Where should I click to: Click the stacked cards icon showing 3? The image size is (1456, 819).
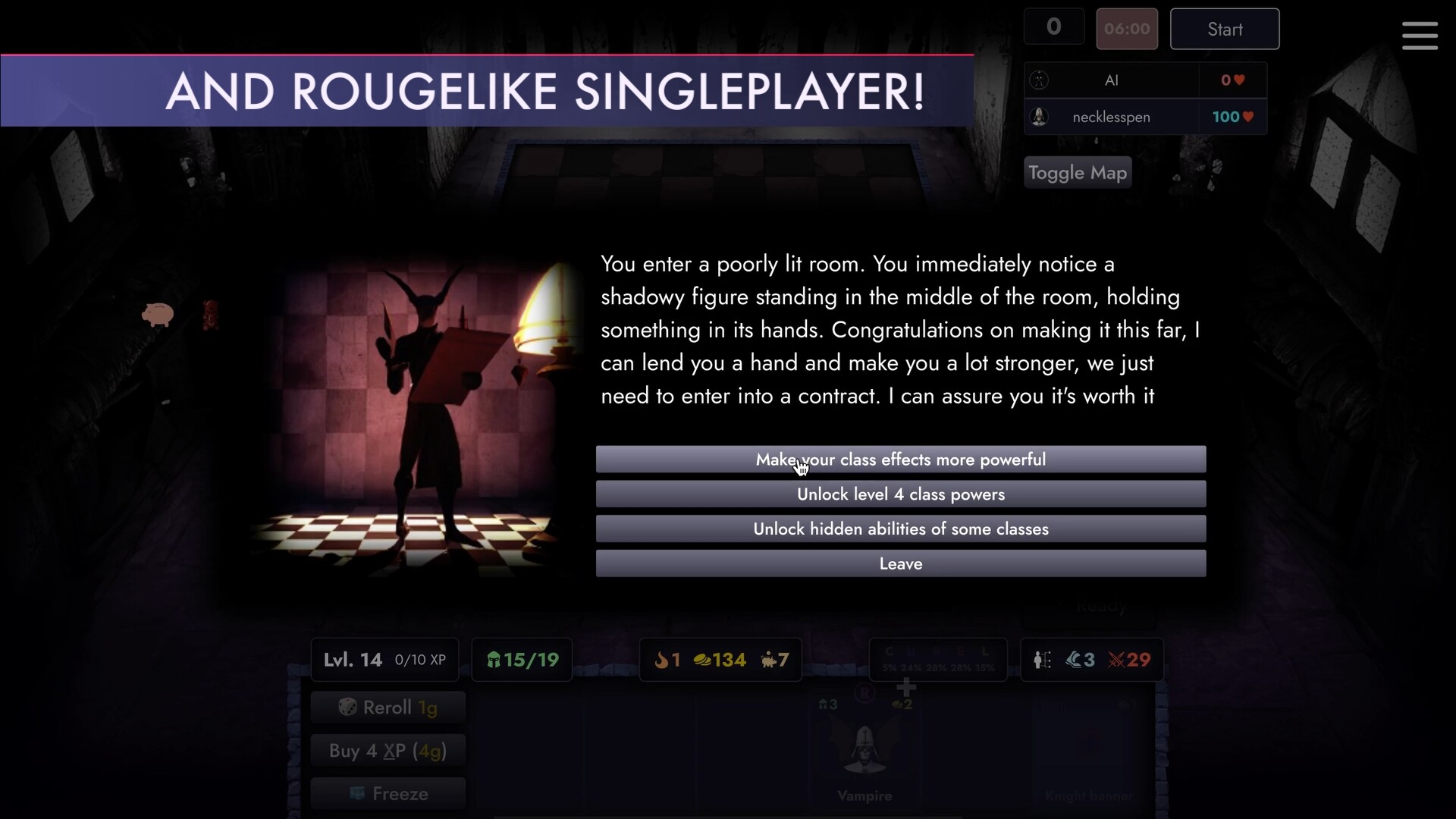pos(1073,660)
